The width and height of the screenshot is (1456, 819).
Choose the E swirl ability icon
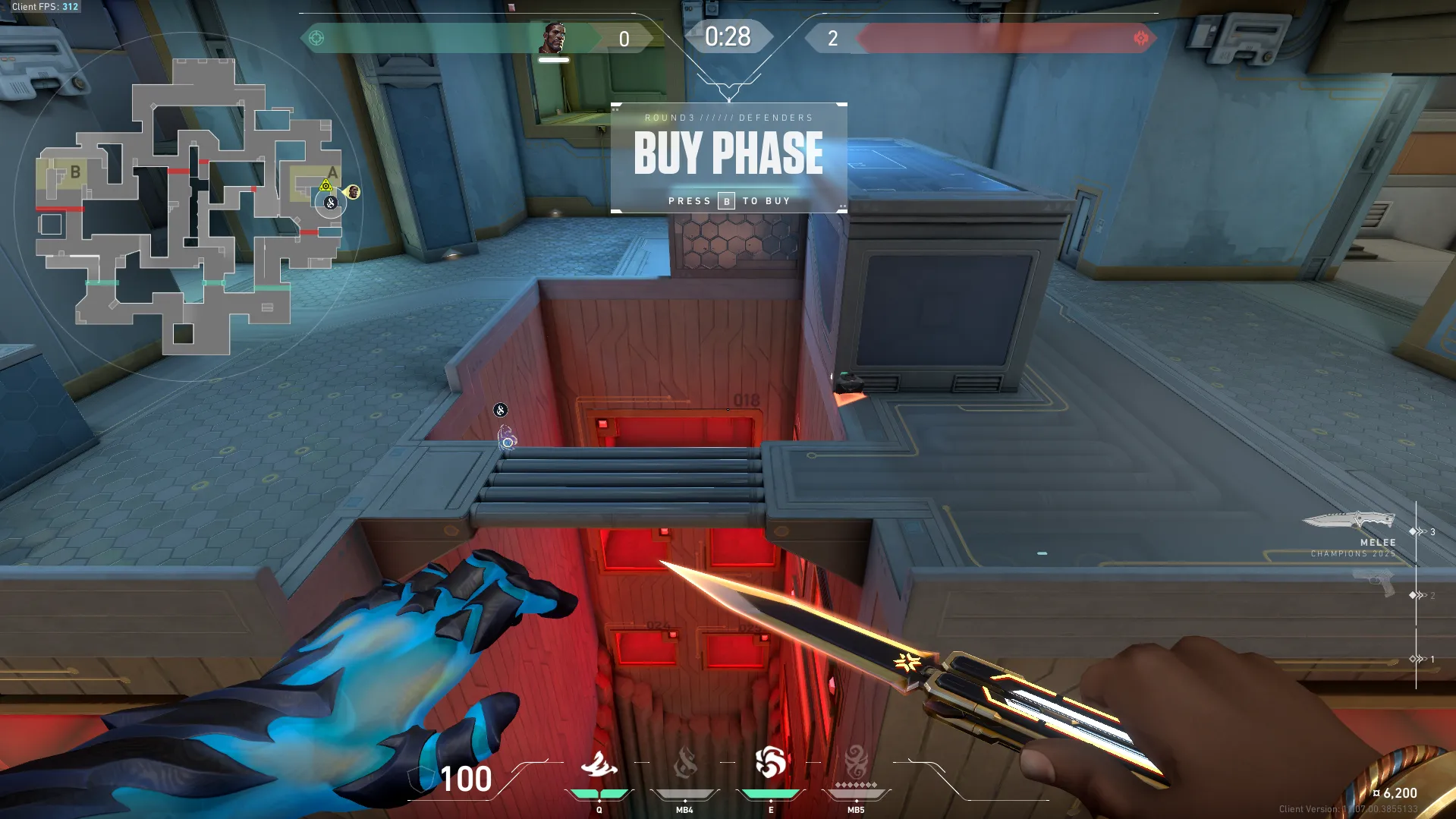pos(770,763)
